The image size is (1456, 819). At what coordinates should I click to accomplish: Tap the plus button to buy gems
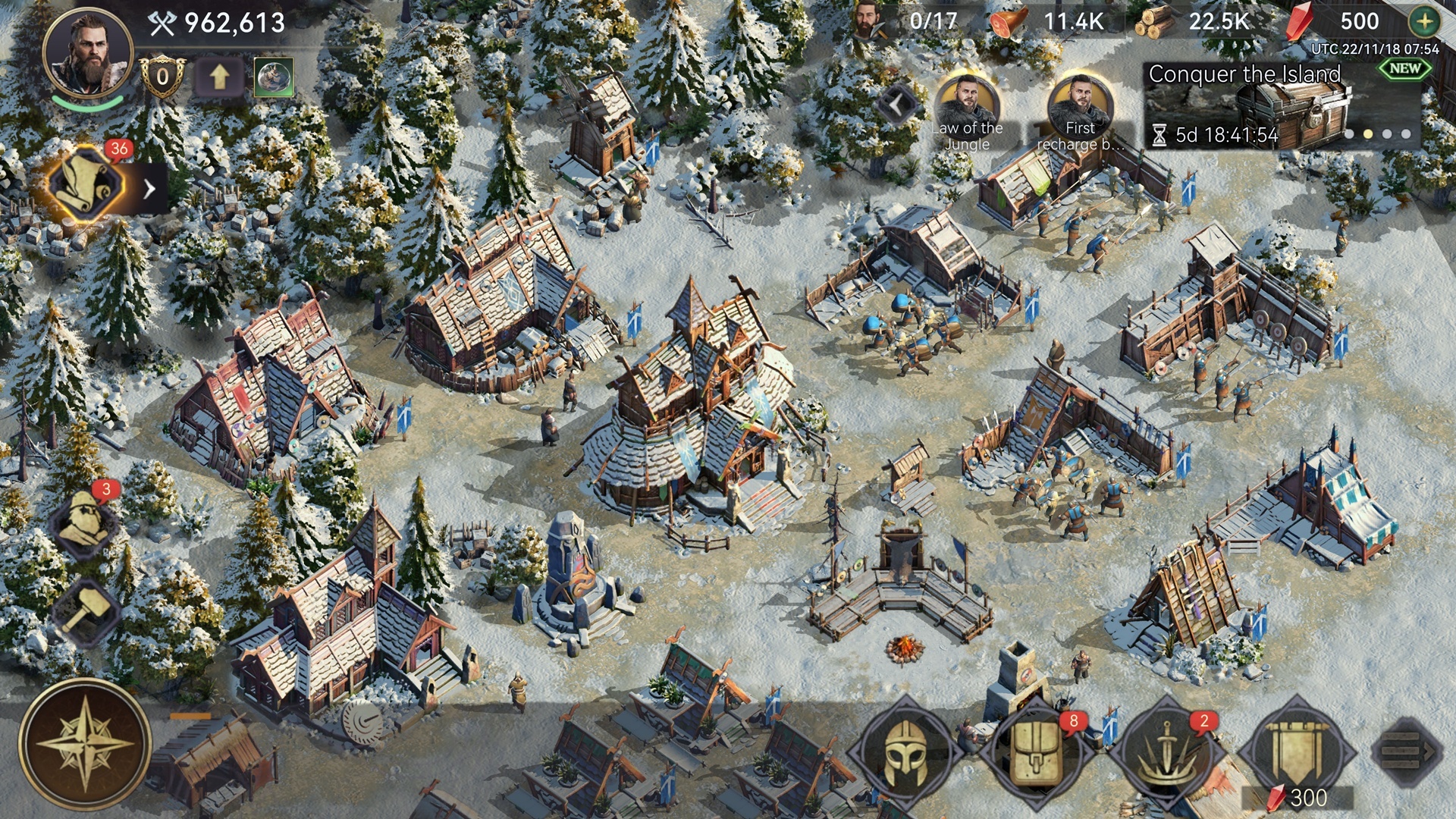[1425, 21]
